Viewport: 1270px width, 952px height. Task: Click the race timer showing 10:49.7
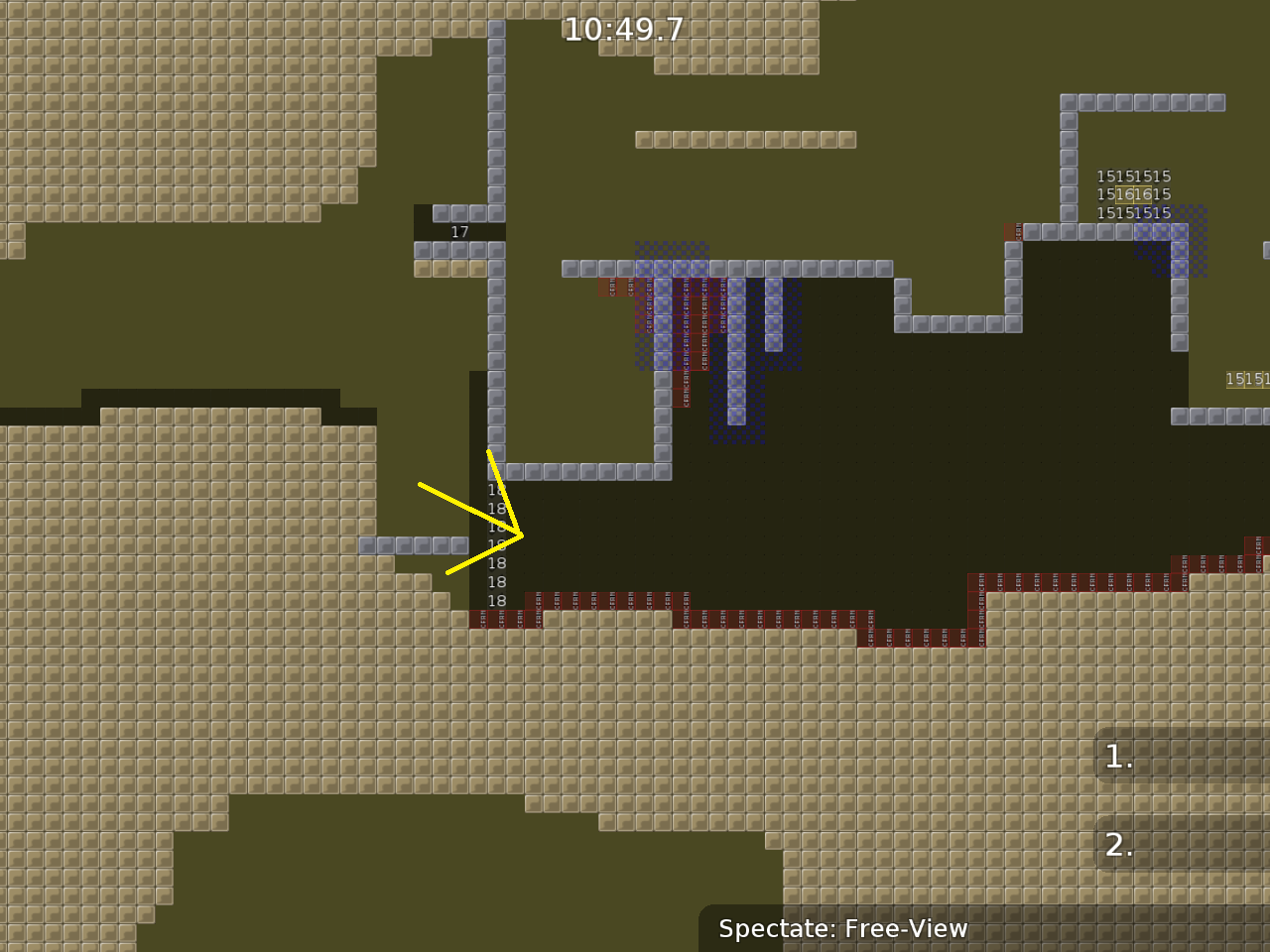pos(623,30)
